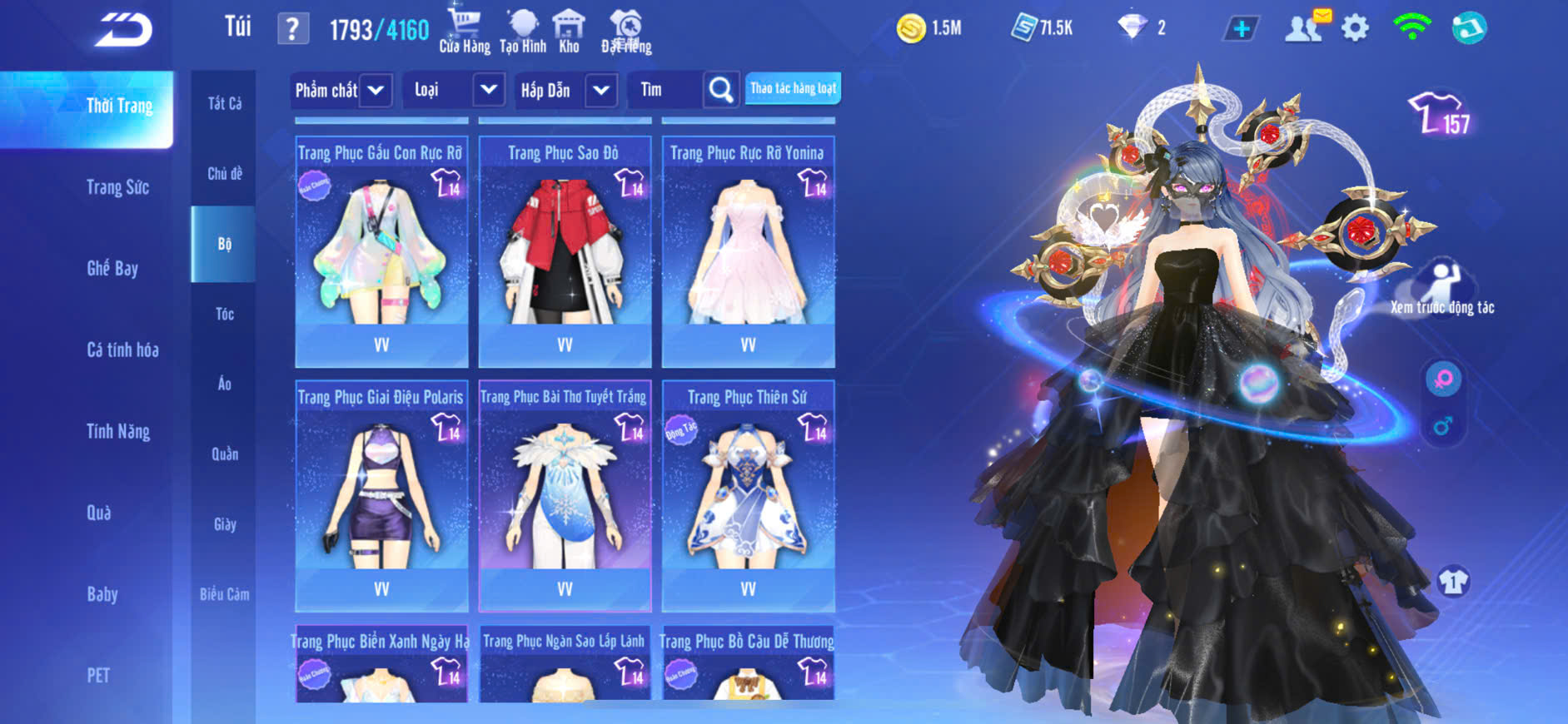The image size is (1568, 724).
Task: Select the Tất Cả subcategory
Action: tap(224, 103)
